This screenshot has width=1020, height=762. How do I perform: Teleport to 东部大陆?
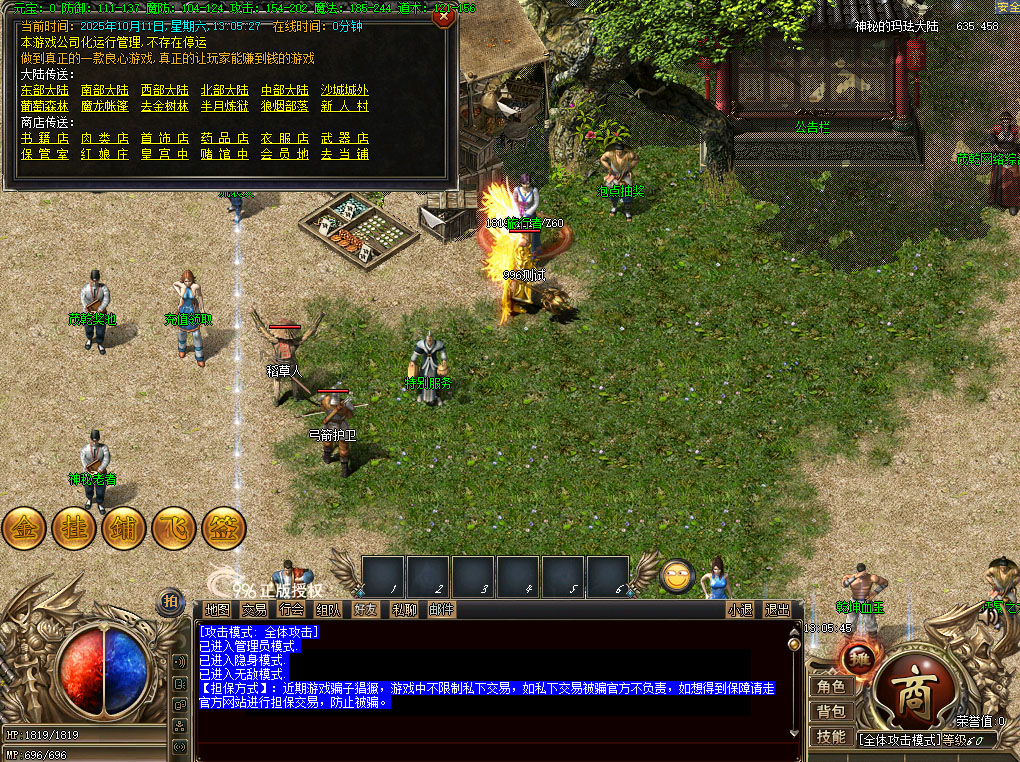[45, 90]
